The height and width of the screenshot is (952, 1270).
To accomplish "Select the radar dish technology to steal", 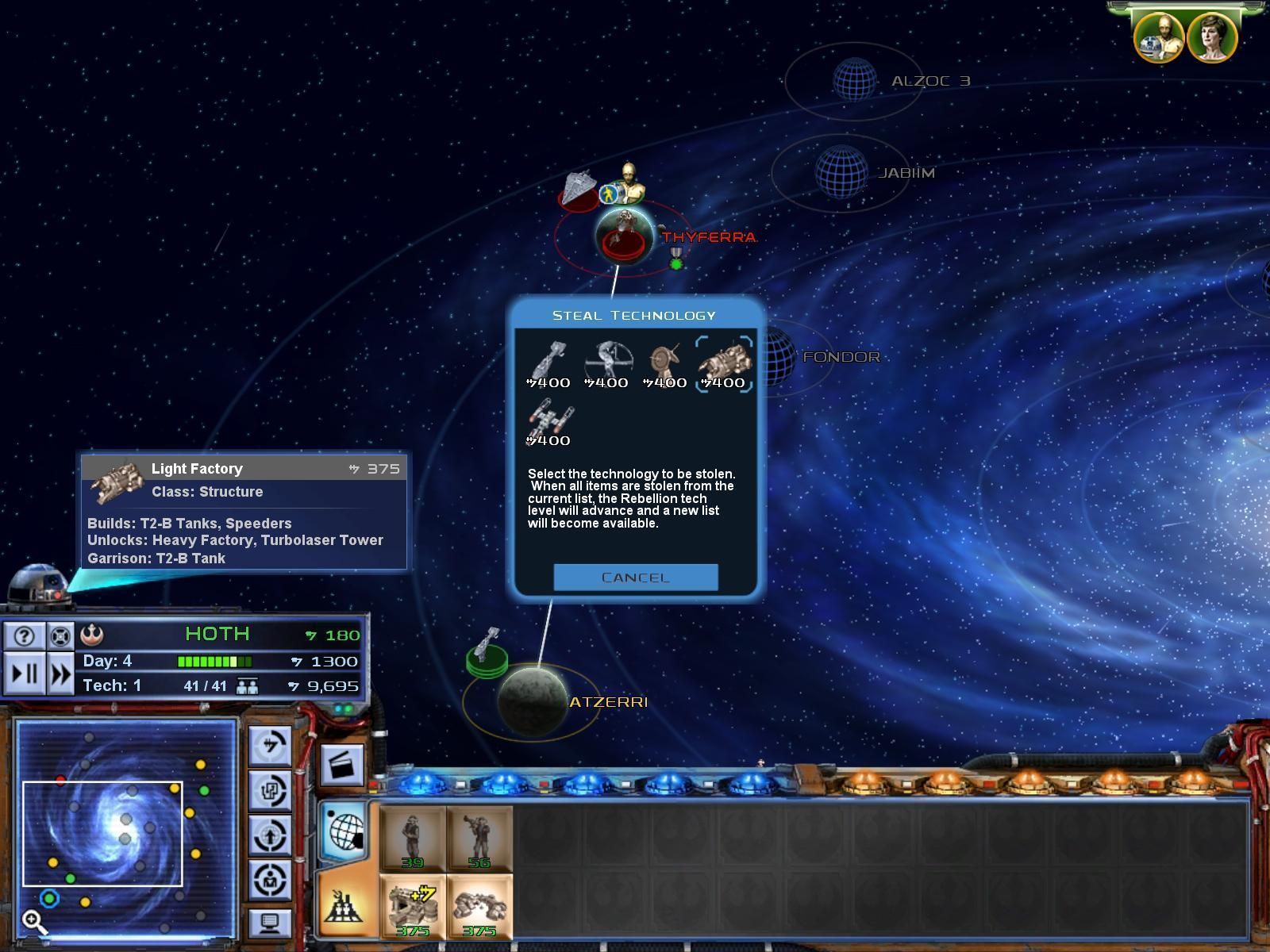I will (665, 364).
